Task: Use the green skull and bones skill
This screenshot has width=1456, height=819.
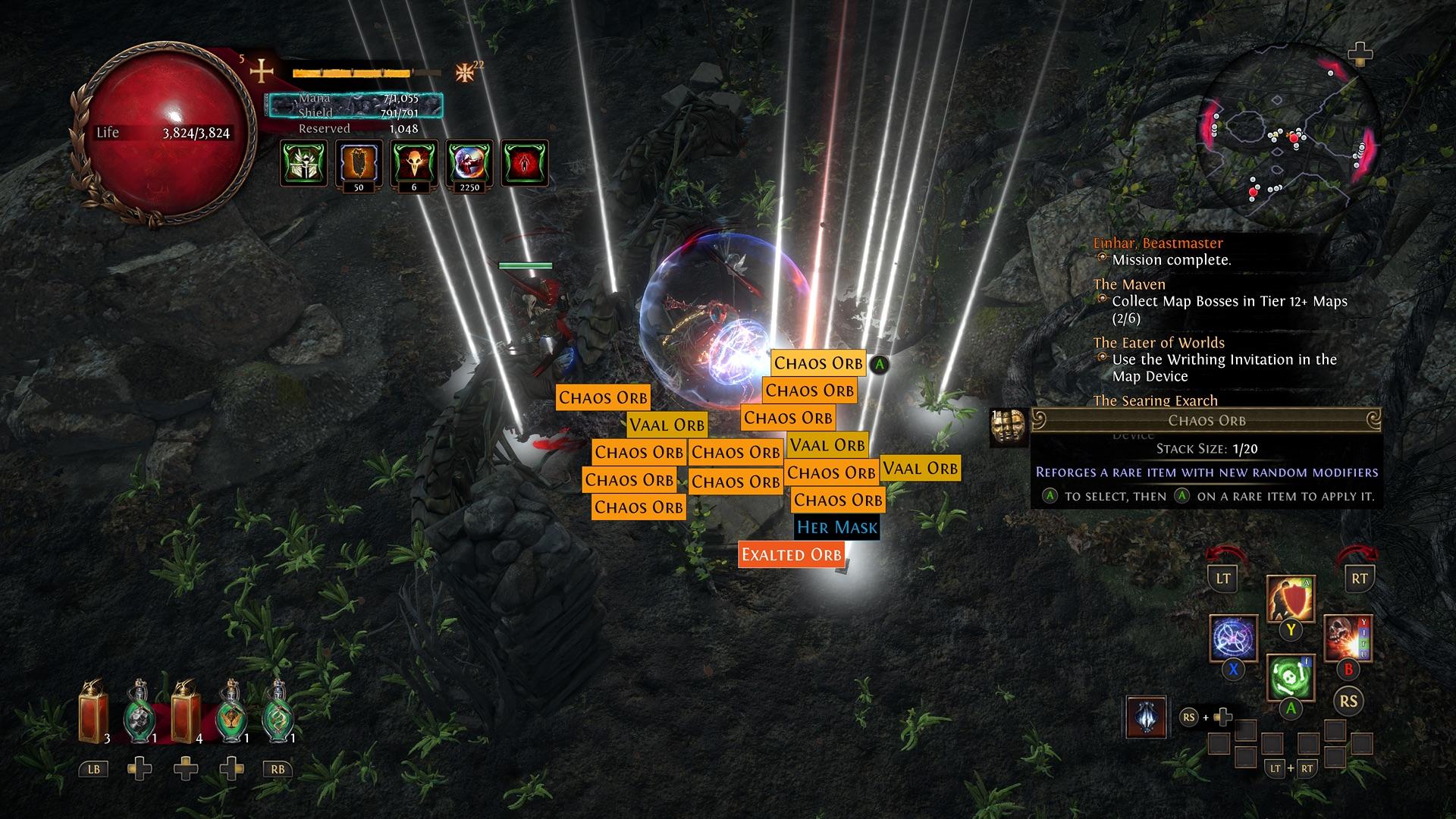Action: [1290, 676]
